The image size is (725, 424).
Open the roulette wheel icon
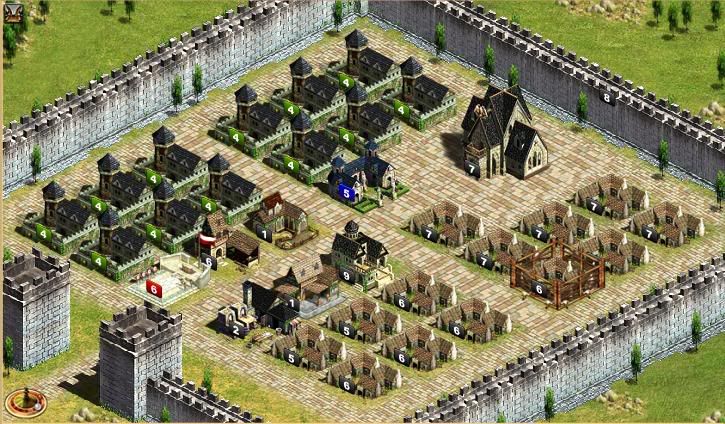pos(24,403)
